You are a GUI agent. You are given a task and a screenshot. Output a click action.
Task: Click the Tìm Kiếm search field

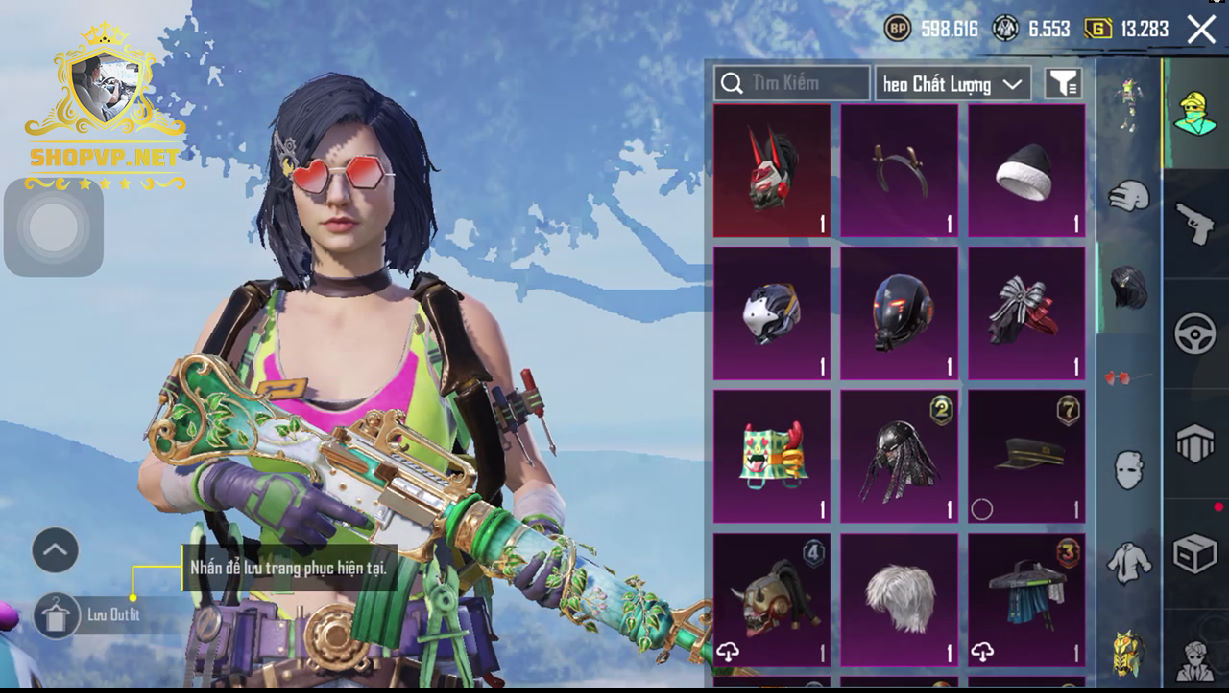tap(792, 83)
